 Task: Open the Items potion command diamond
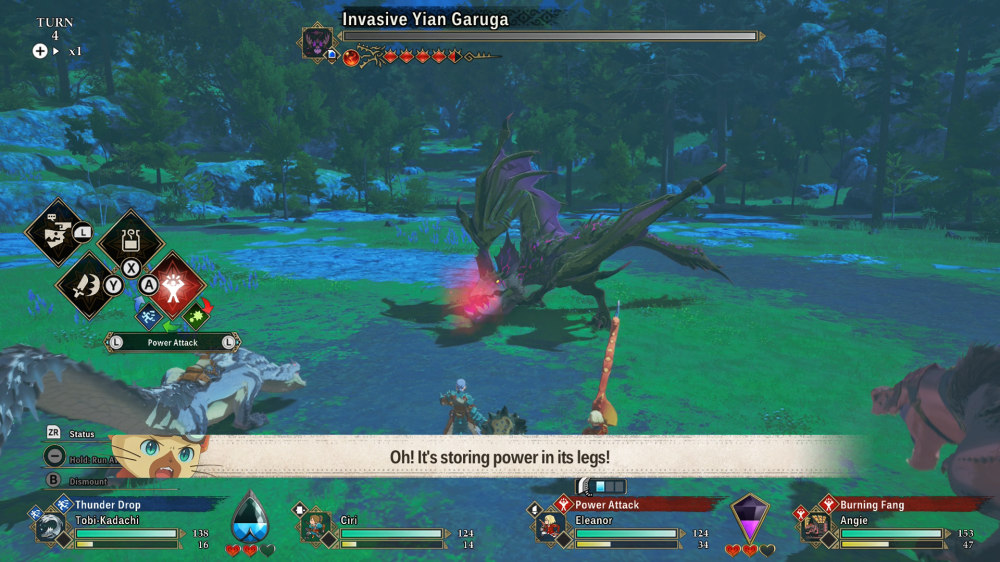coord(131,240)
